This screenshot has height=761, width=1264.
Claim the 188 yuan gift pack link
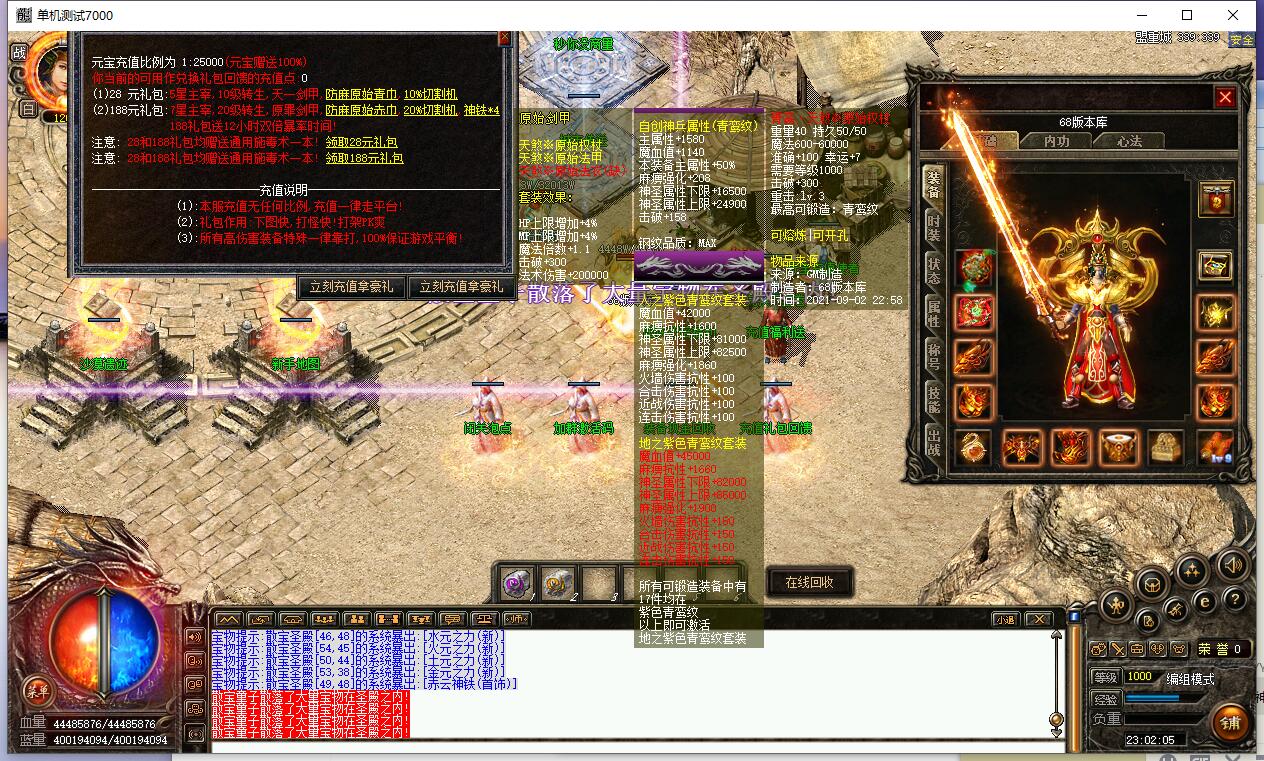pos(364,158)
